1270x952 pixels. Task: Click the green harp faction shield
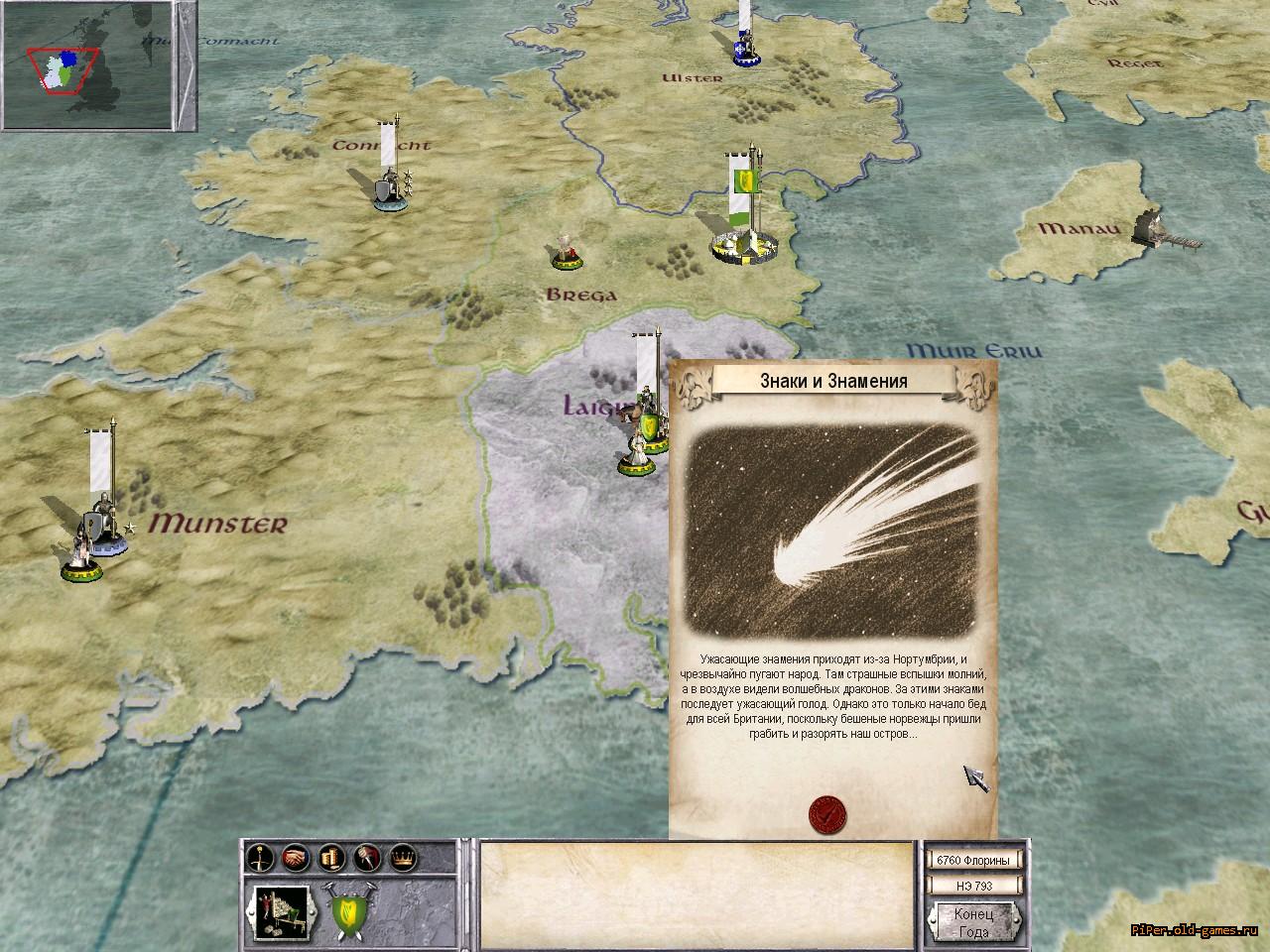[x=346, y=911]
